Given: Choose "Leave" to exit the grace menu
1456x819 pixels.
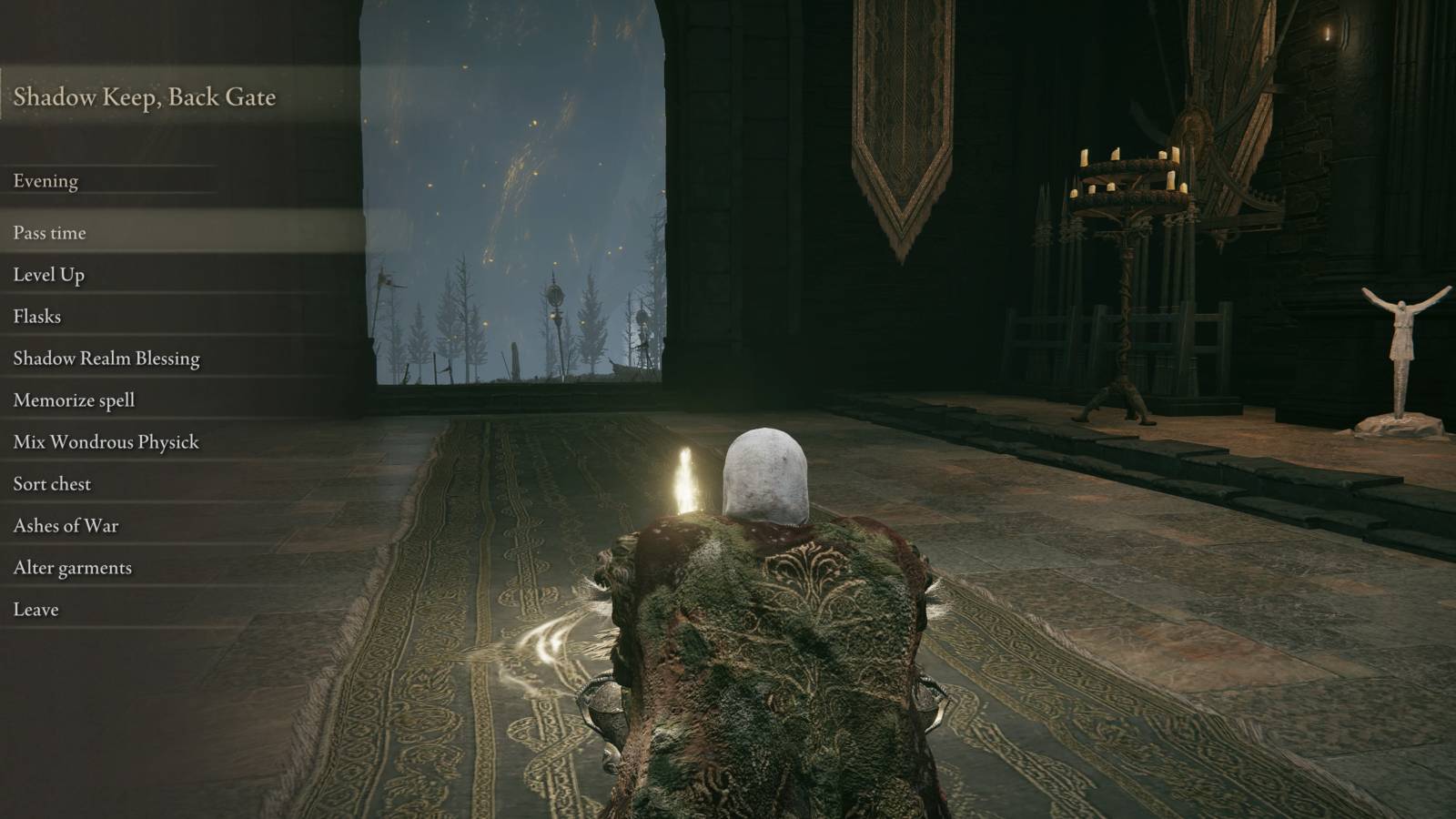Looking at the screenshot, I should [35, 609].
